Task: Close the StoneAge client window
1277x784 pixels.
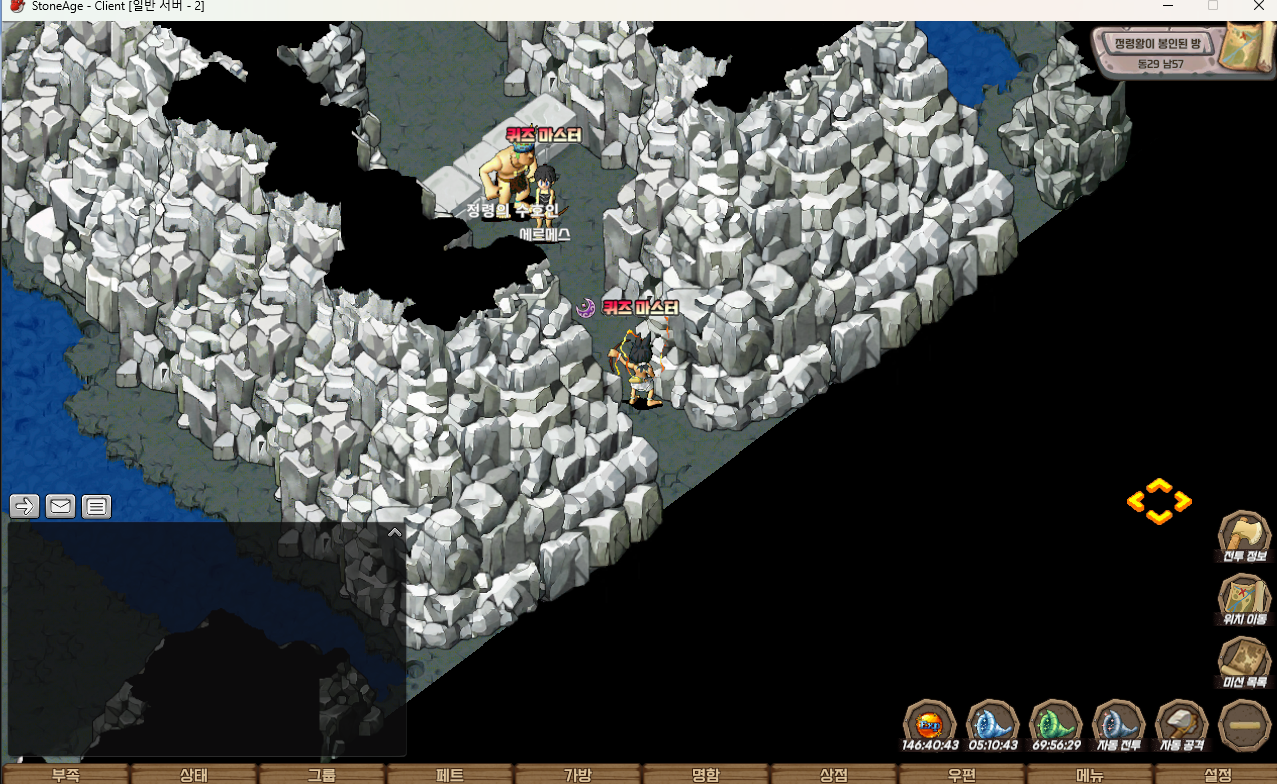Action: pos(1259,7)
